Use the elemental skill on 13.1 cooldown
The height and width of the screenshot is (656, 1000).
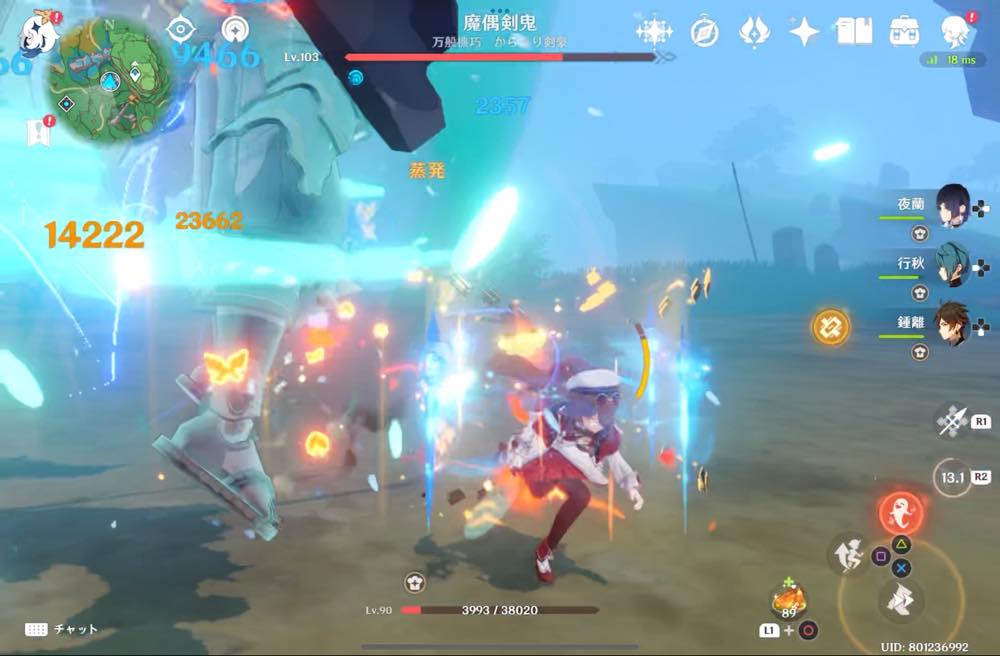[952, 477]
